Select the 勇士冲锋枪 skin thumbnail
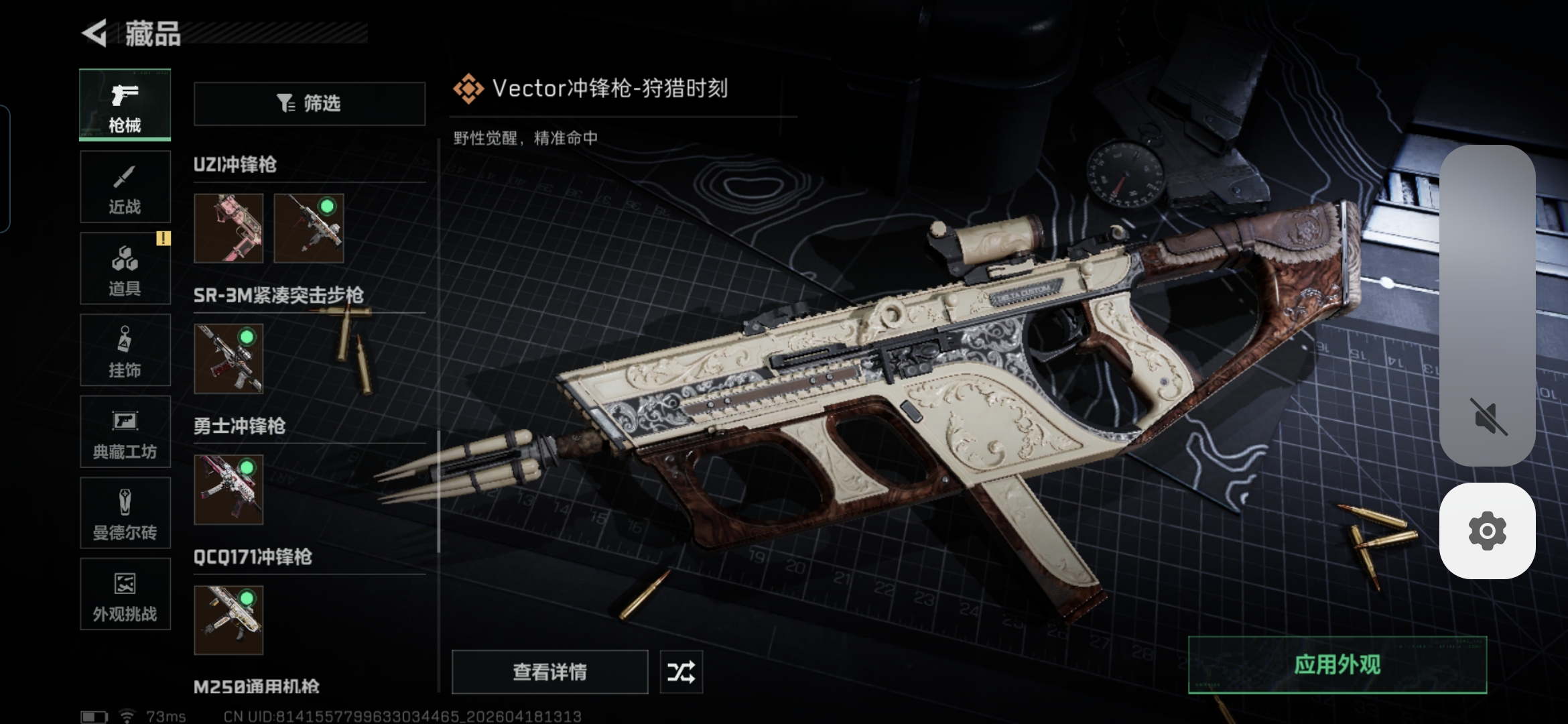The height and width of the screenshot is (724, 1568). (228, 489)
